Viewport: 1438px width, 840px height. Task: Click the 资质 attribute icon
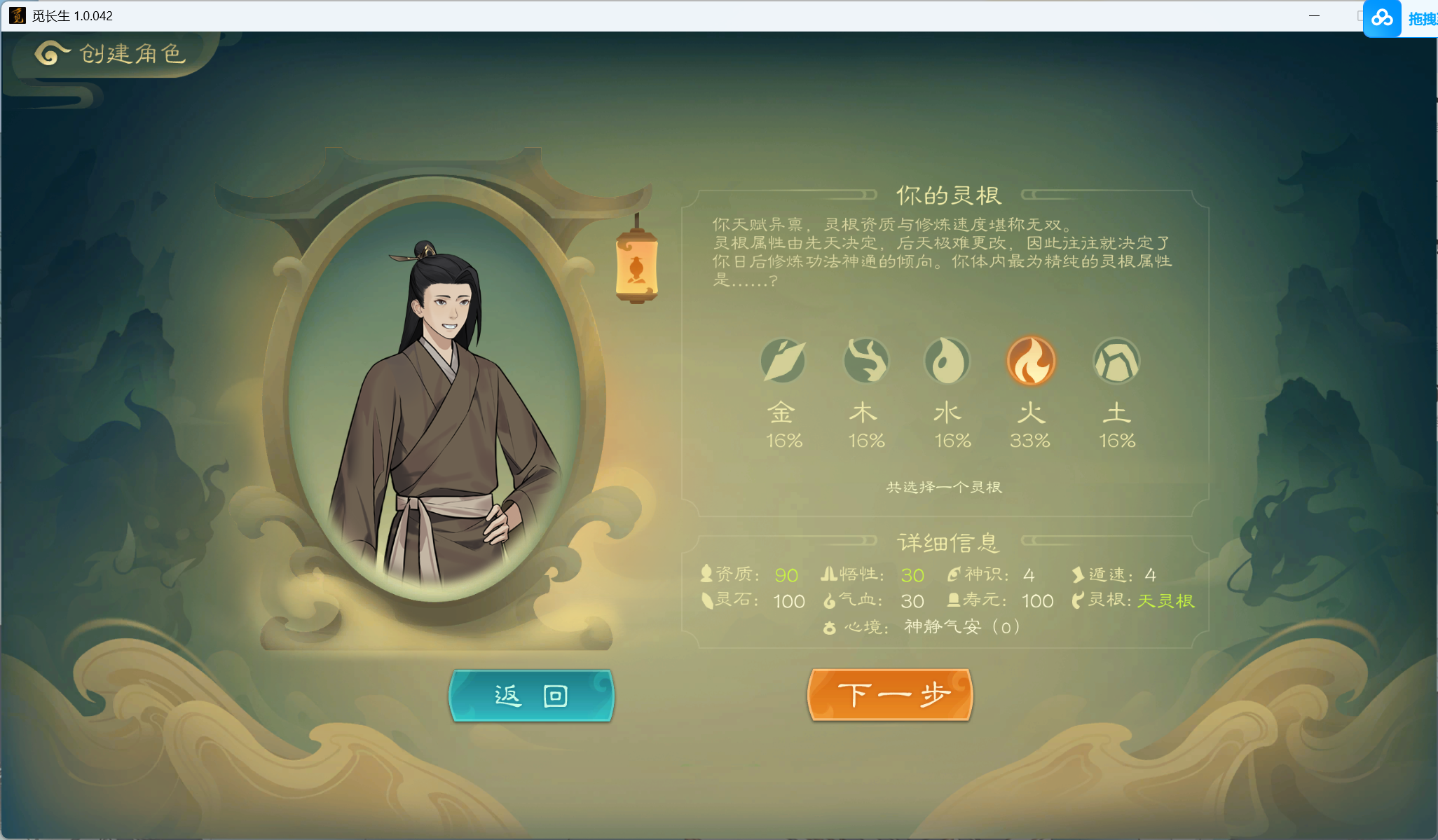[x=706, y=574]
